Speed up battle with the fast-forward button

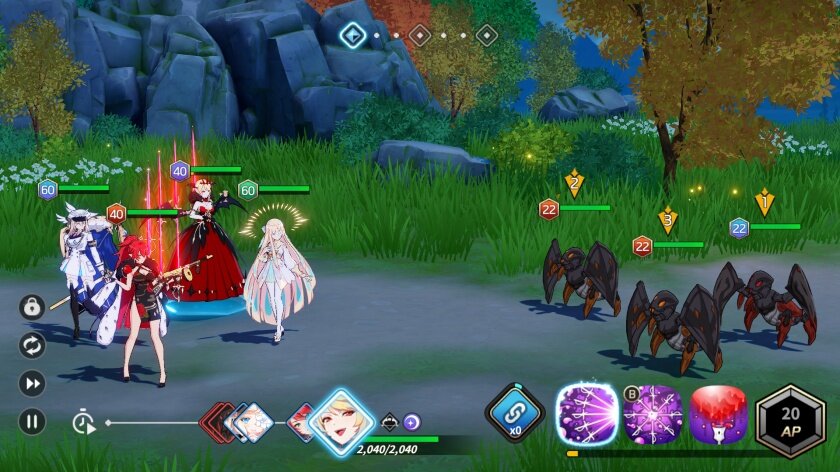pyautogui.click(x=32, y=383)
